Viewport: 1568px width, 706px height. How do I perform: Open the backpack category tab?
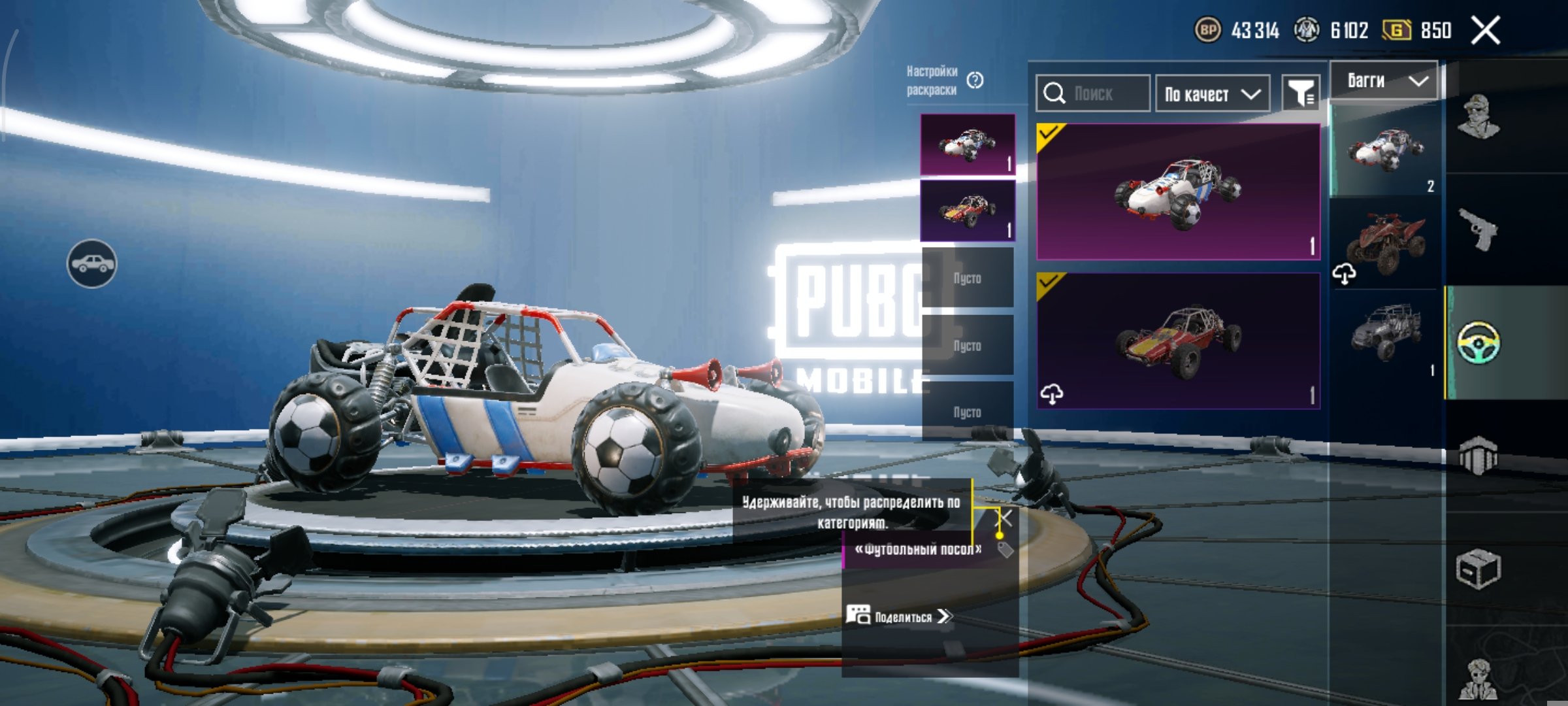click(x=1478, y=455)
